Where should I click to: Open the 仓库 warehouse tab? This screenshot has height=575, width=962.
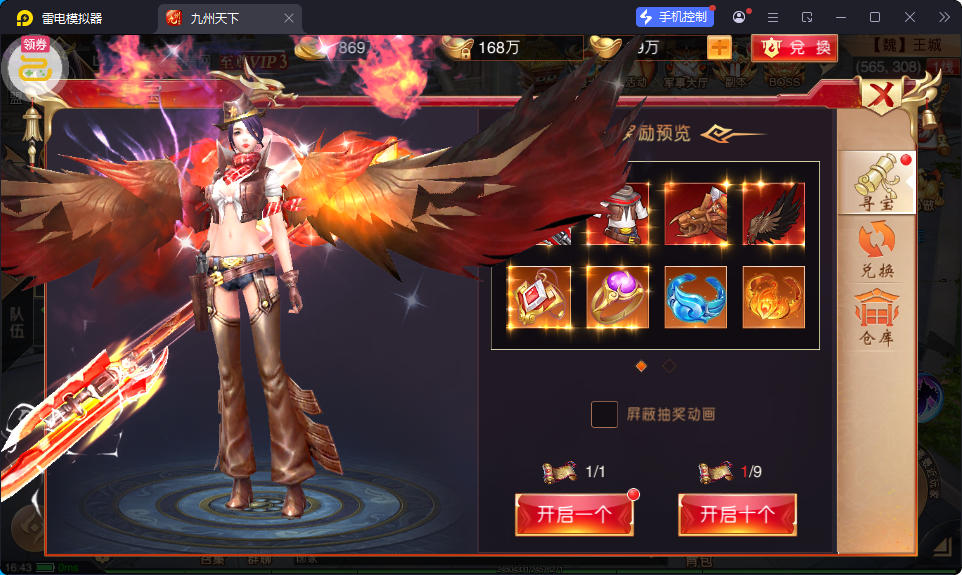[876, 318]
